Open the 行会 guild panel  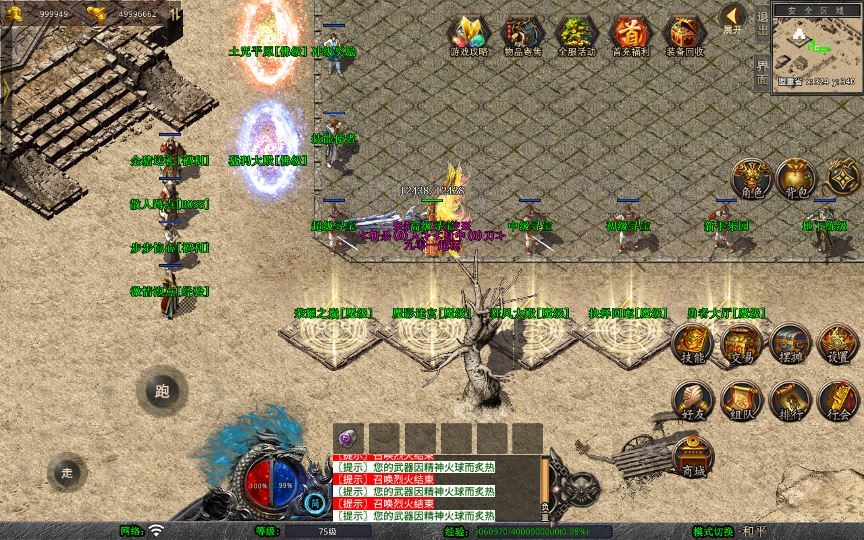(x=838, y=398)
